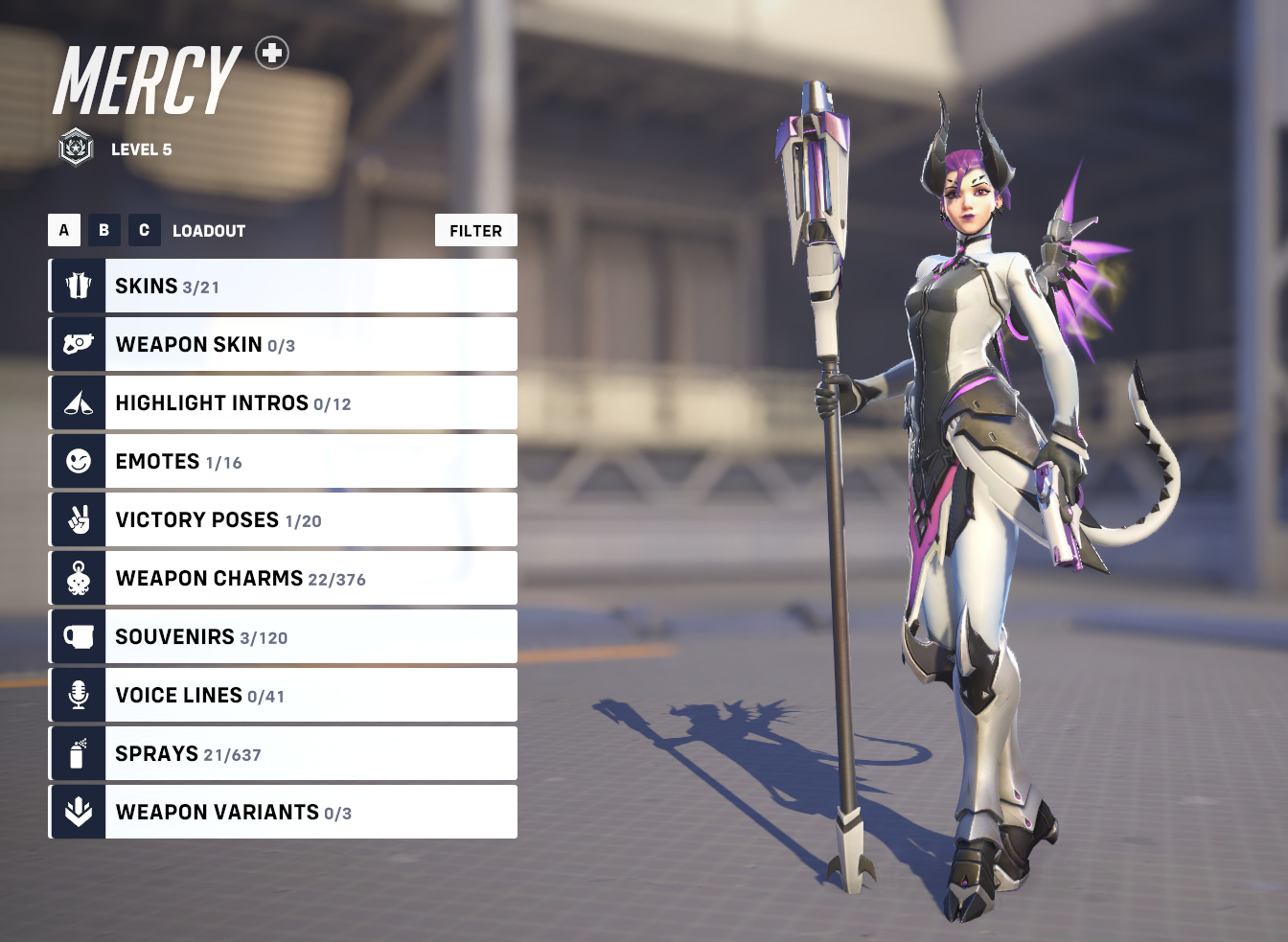Switch to loadout B
Image resolution: width=1288 pixels, height=942 pixels.
104,230
